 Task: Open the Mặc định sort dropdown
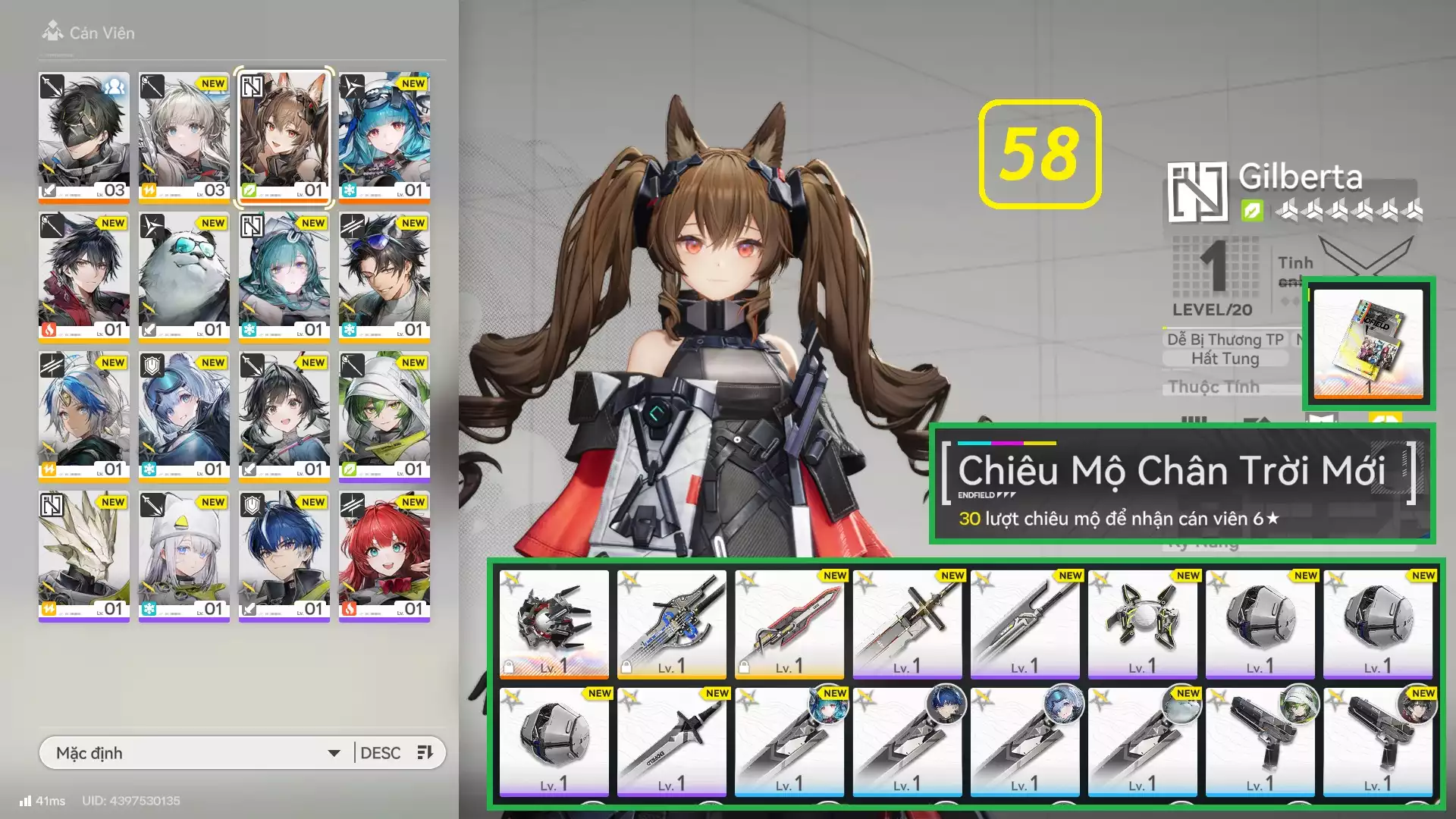point(190,752)
